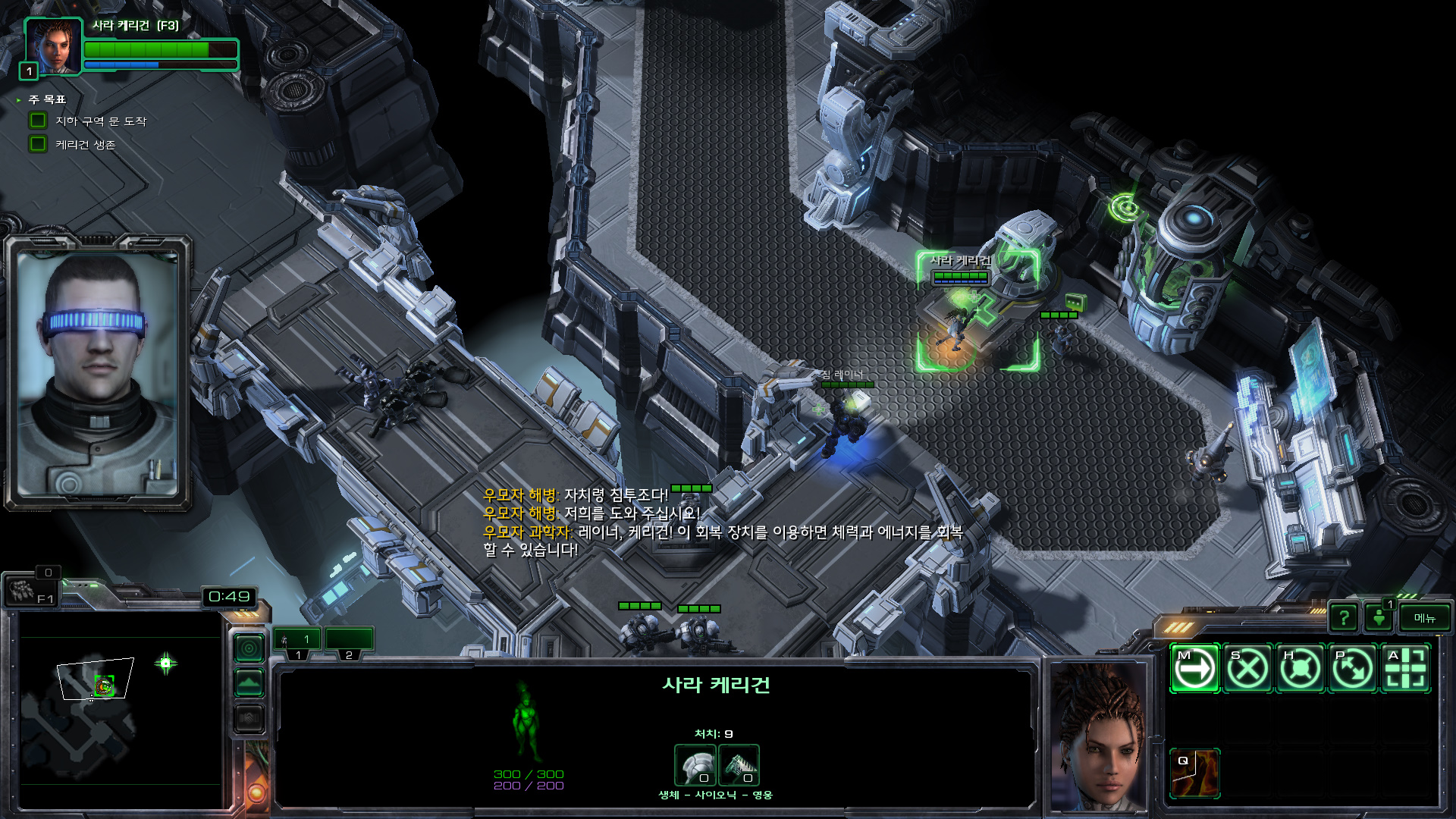
Task: Choose the Patrol command icon
Action: tap(1353, 669)
